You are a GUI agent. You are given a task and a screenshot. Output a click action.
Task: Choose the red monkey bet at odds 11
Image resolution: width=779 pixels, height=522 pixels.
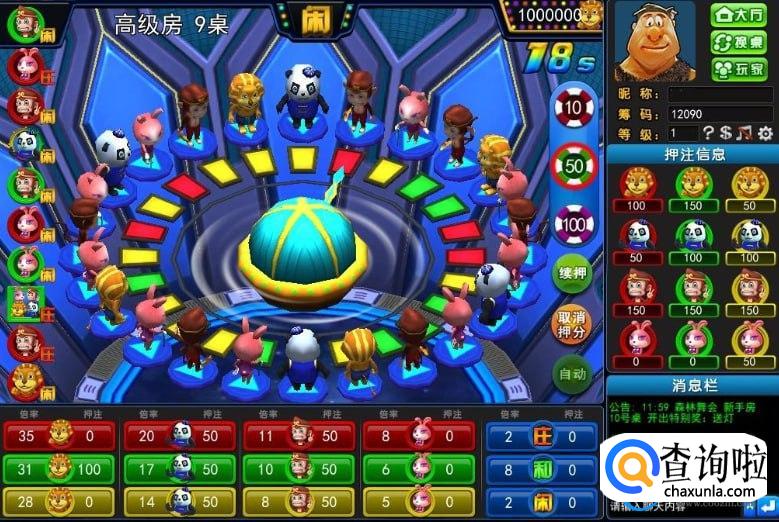coord(298,436)
